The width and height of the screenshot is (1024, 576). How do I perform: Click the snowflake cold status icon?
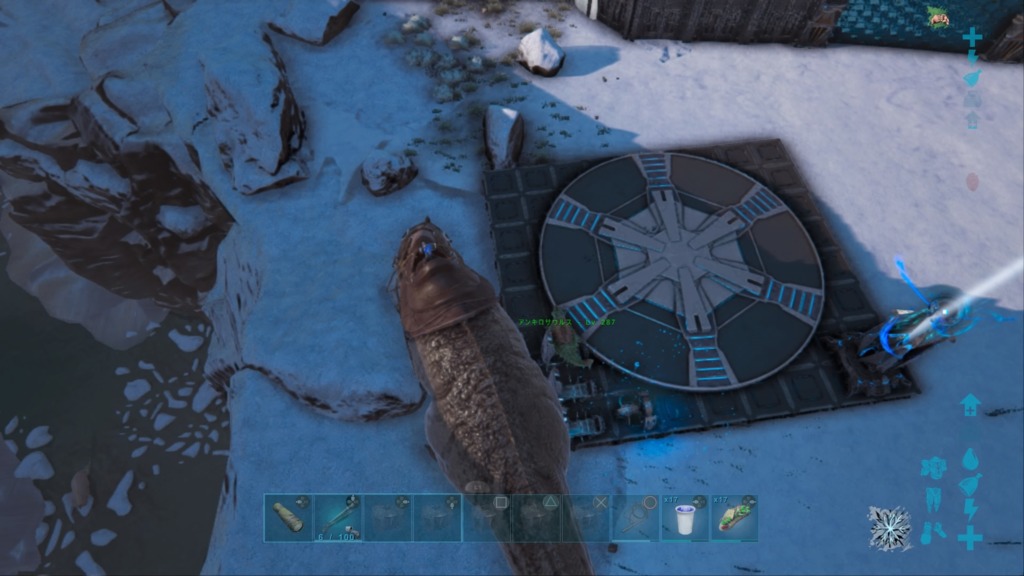coord(888,527)
